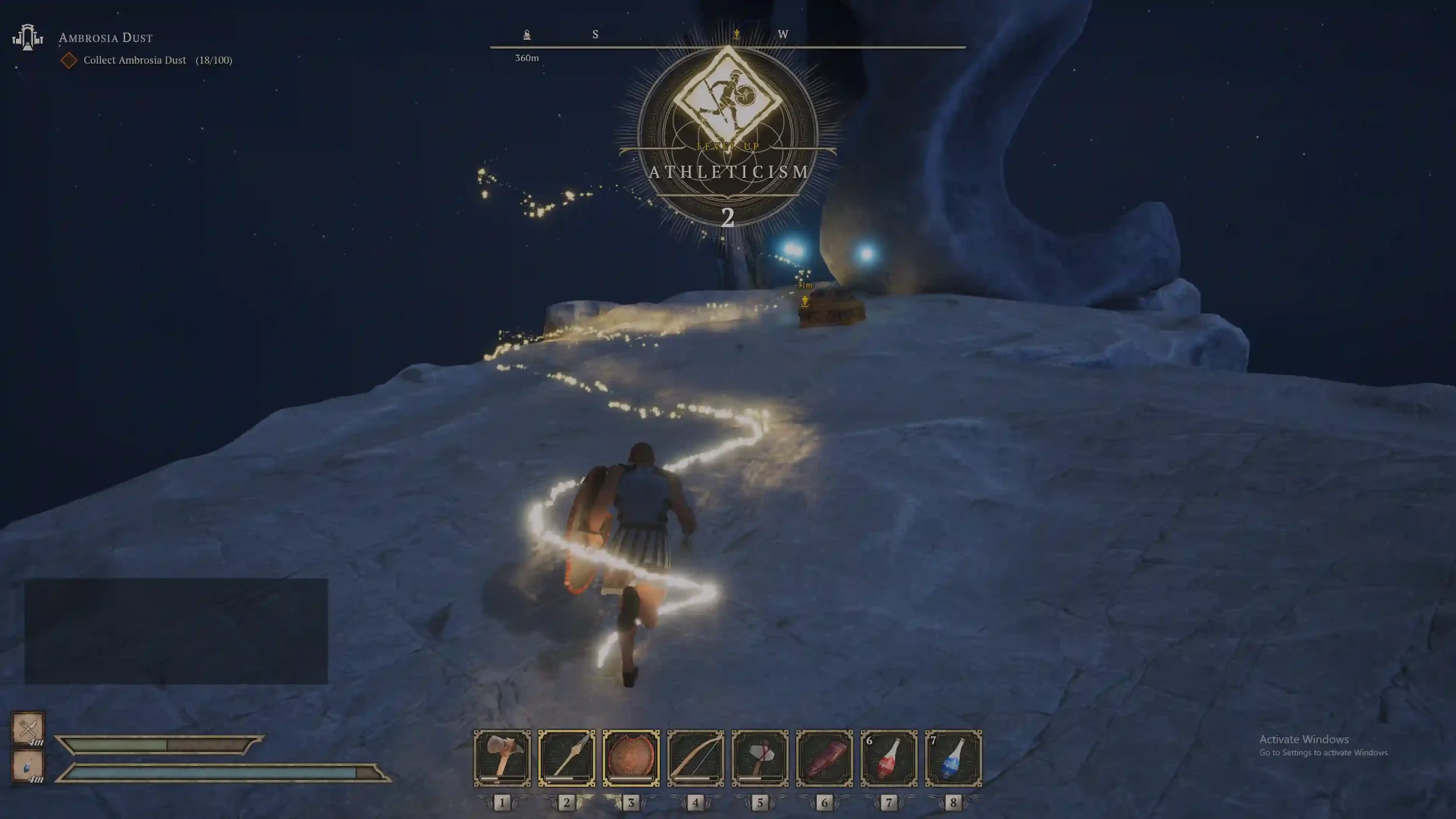Select the round bronze shield slot

[631, 758]
